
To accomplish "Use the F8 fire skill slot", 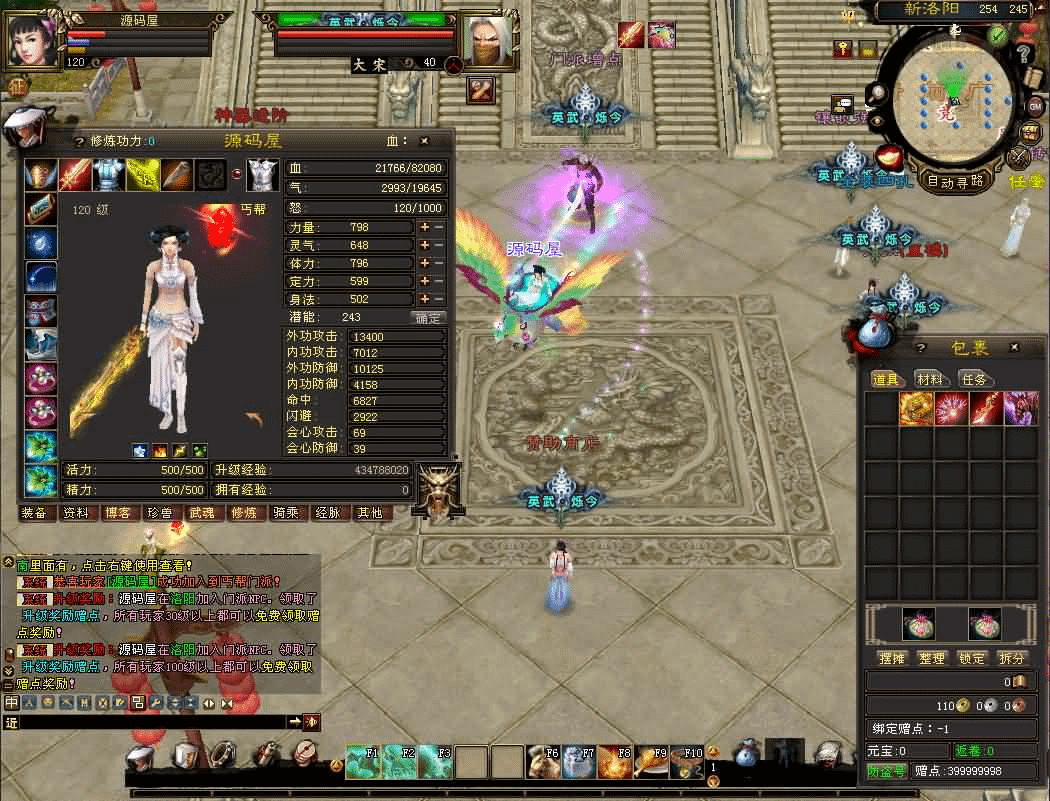I will pos(614,762).
